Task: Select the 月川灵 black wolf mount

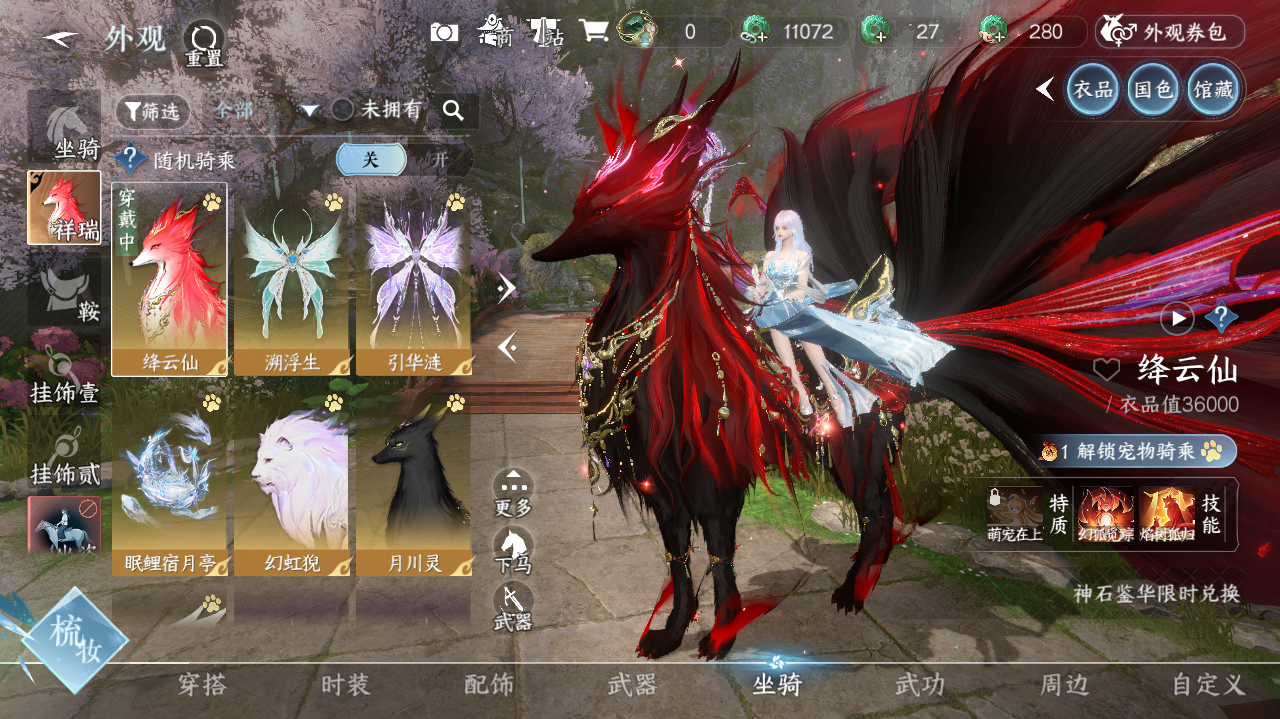Action: tap(414, 482)
